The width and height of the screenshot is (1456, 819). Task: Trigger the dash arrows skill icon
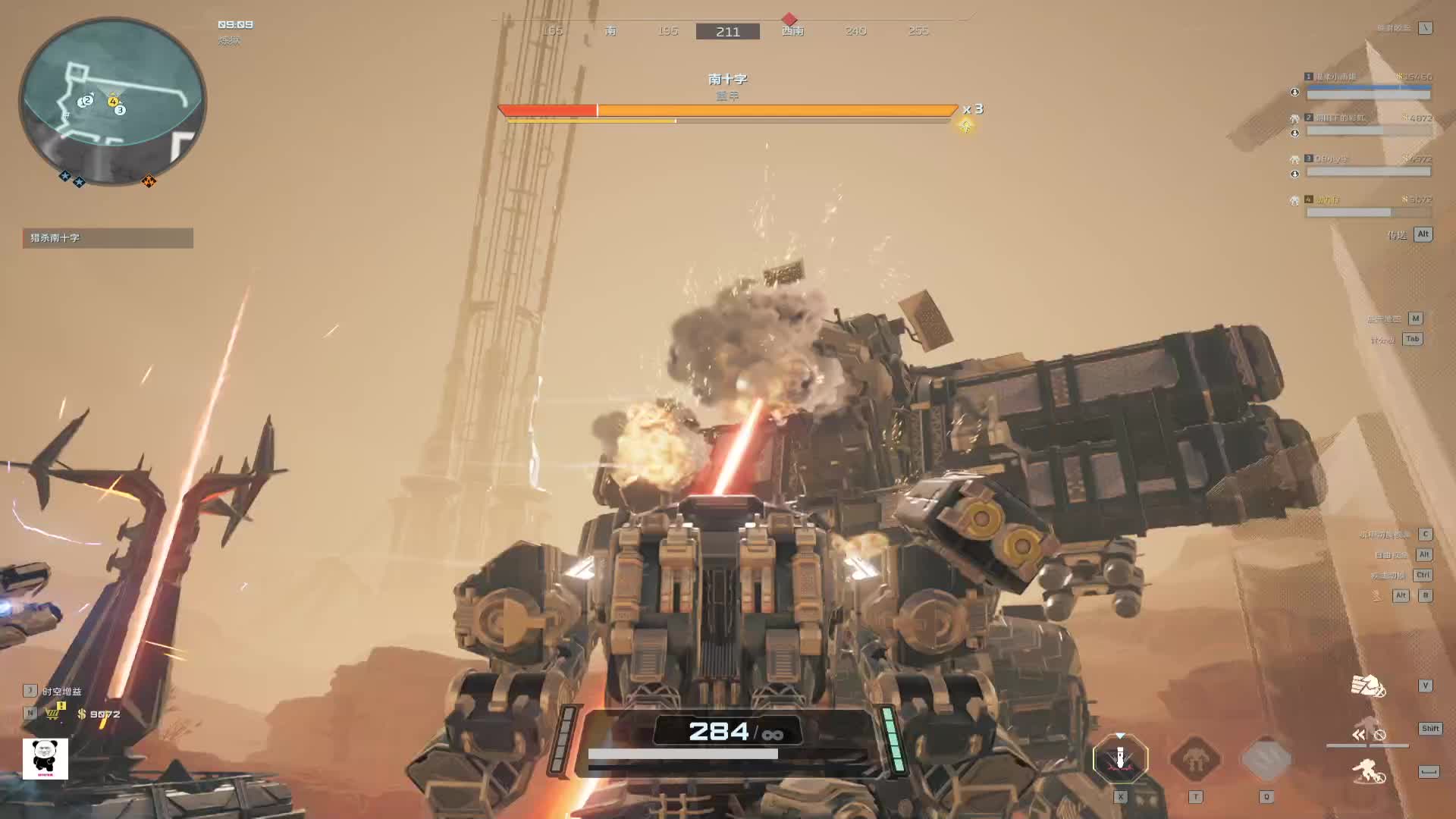pos(1358,734)
